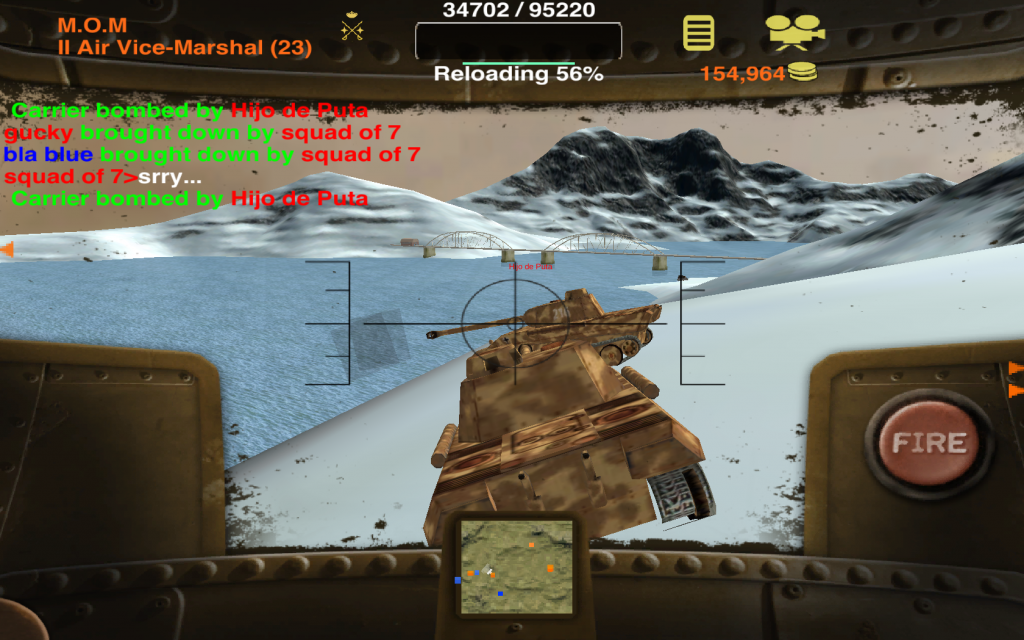The height and width of the screenshot is (640, 1024).
Task: Open the M.O.M player profile name
Action: [92, 26]
